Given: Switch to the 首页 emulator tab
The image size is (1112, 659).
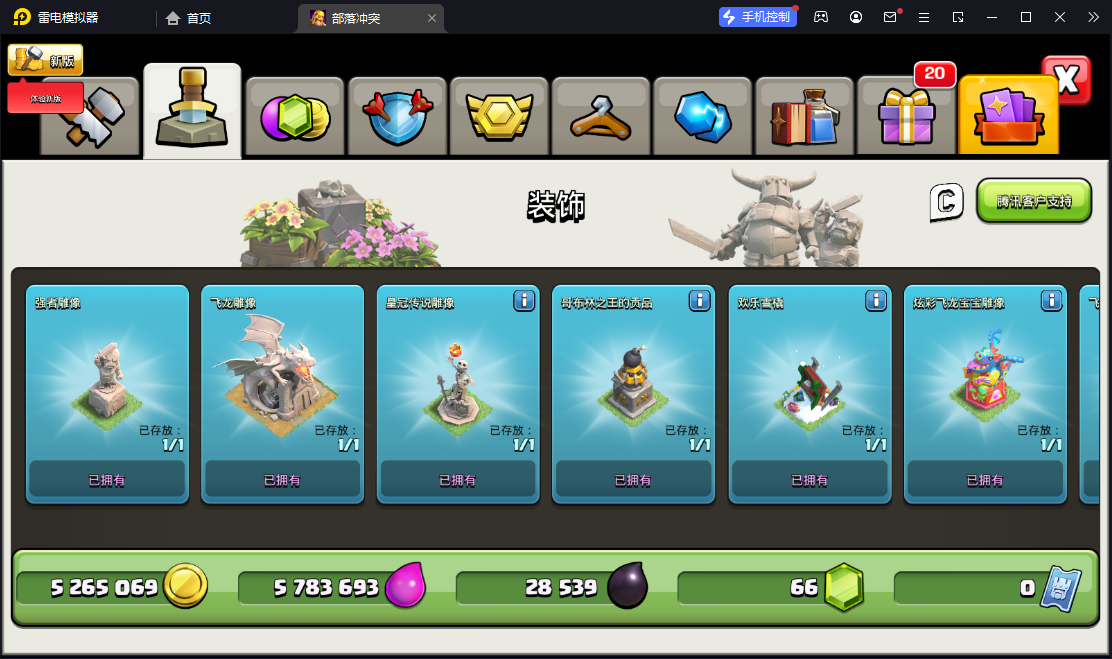Looking at the screenshot, I should [x=189, y=18].
